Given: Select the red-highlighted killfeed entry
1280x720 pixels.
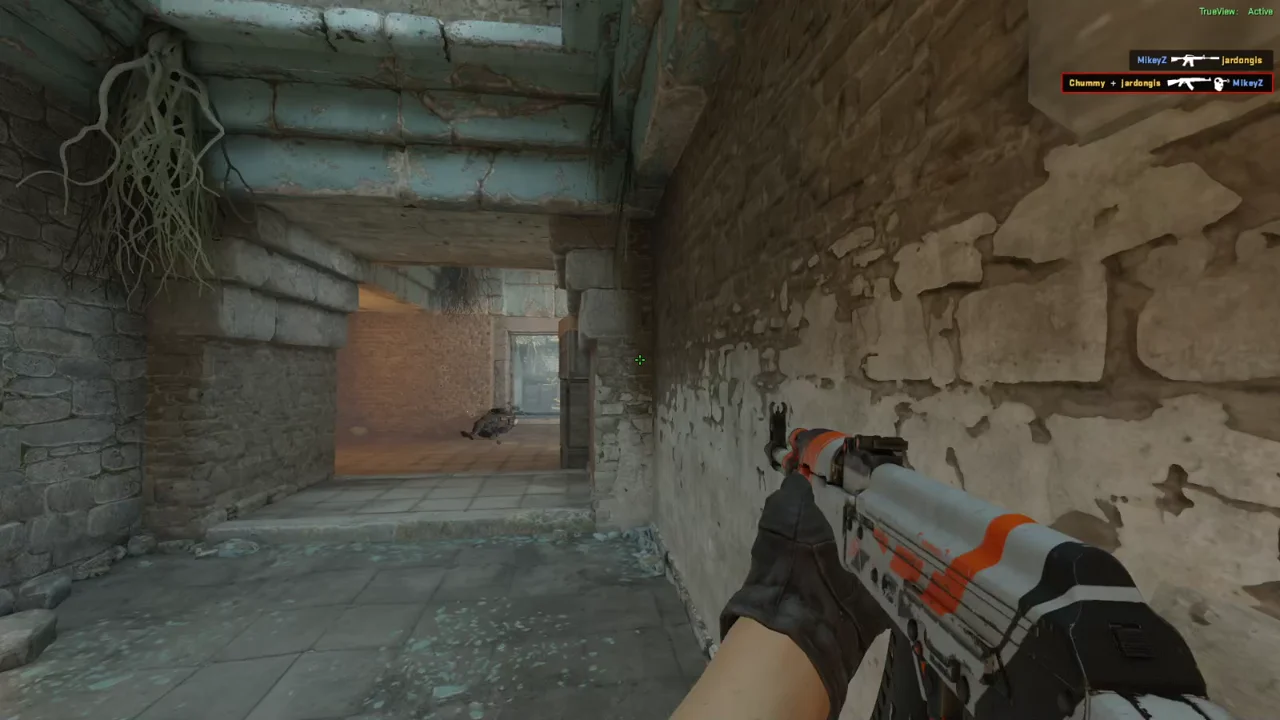Looking at the screenshot, I should click(1168, 83).
